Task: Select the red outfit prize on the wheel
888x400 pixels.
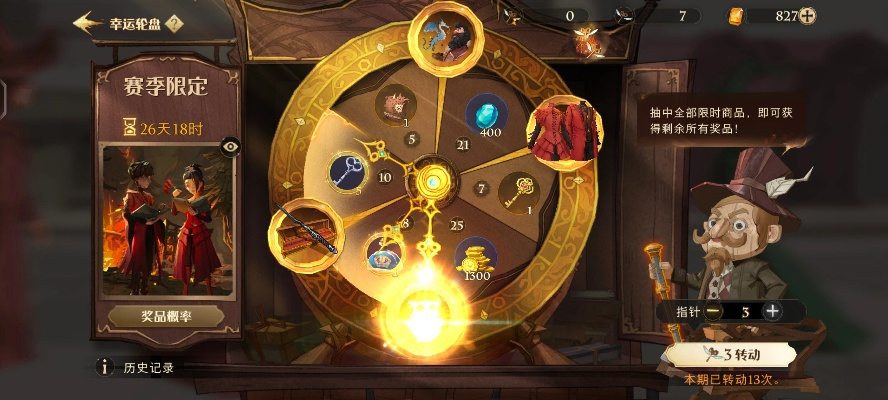Action: tap(562, 129)
